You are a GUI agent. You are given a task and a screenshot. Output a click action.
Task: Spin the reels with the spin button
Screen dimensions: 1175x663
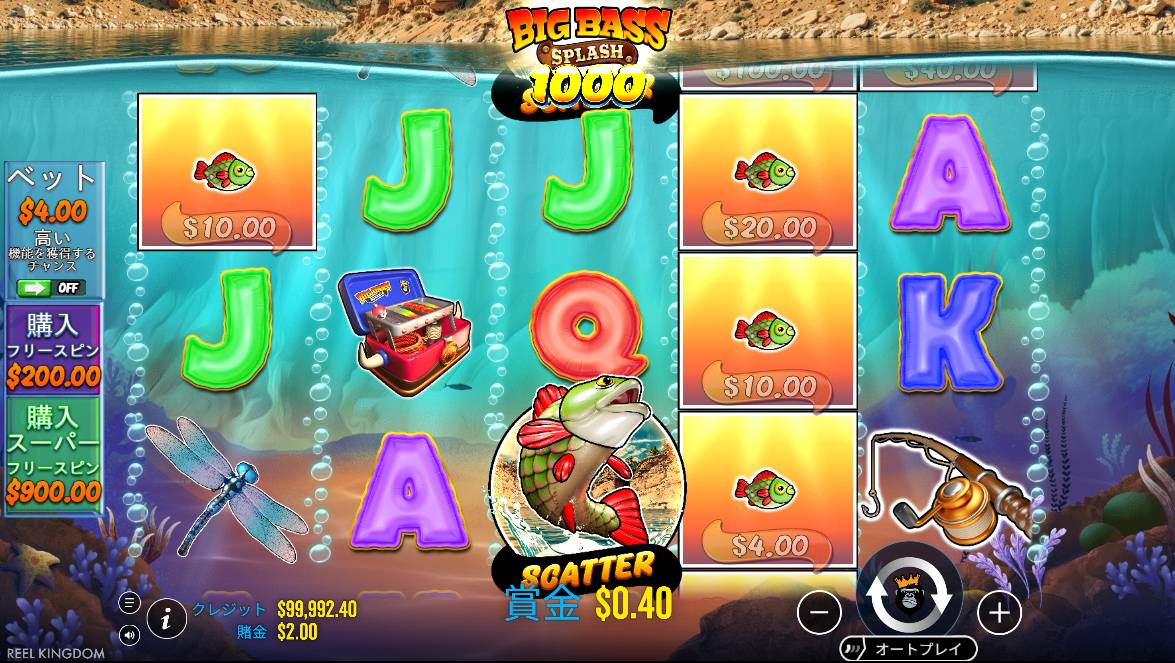pos(908,596)
